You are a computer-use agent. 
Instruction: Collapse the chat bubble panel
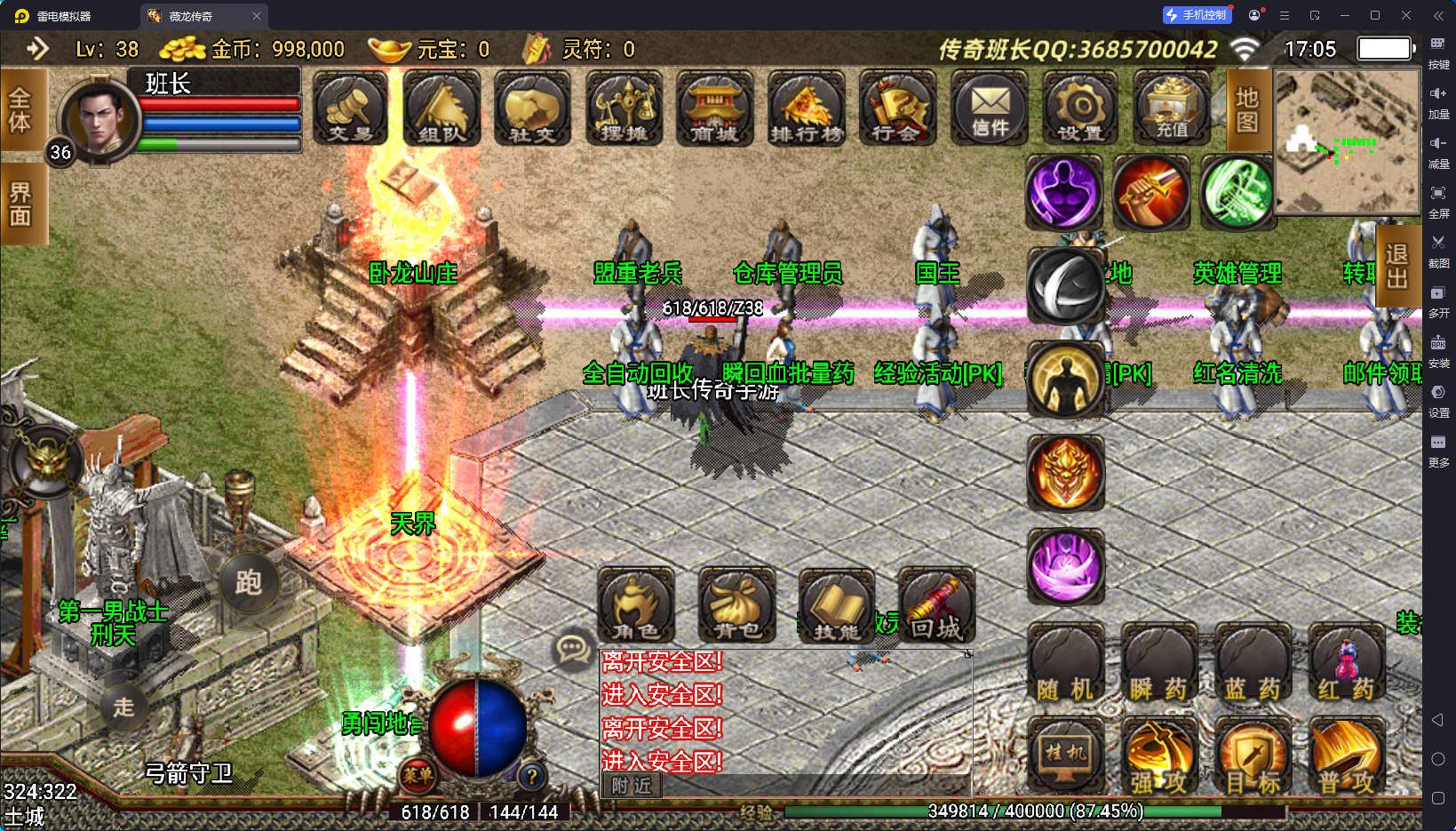(573, 647)
